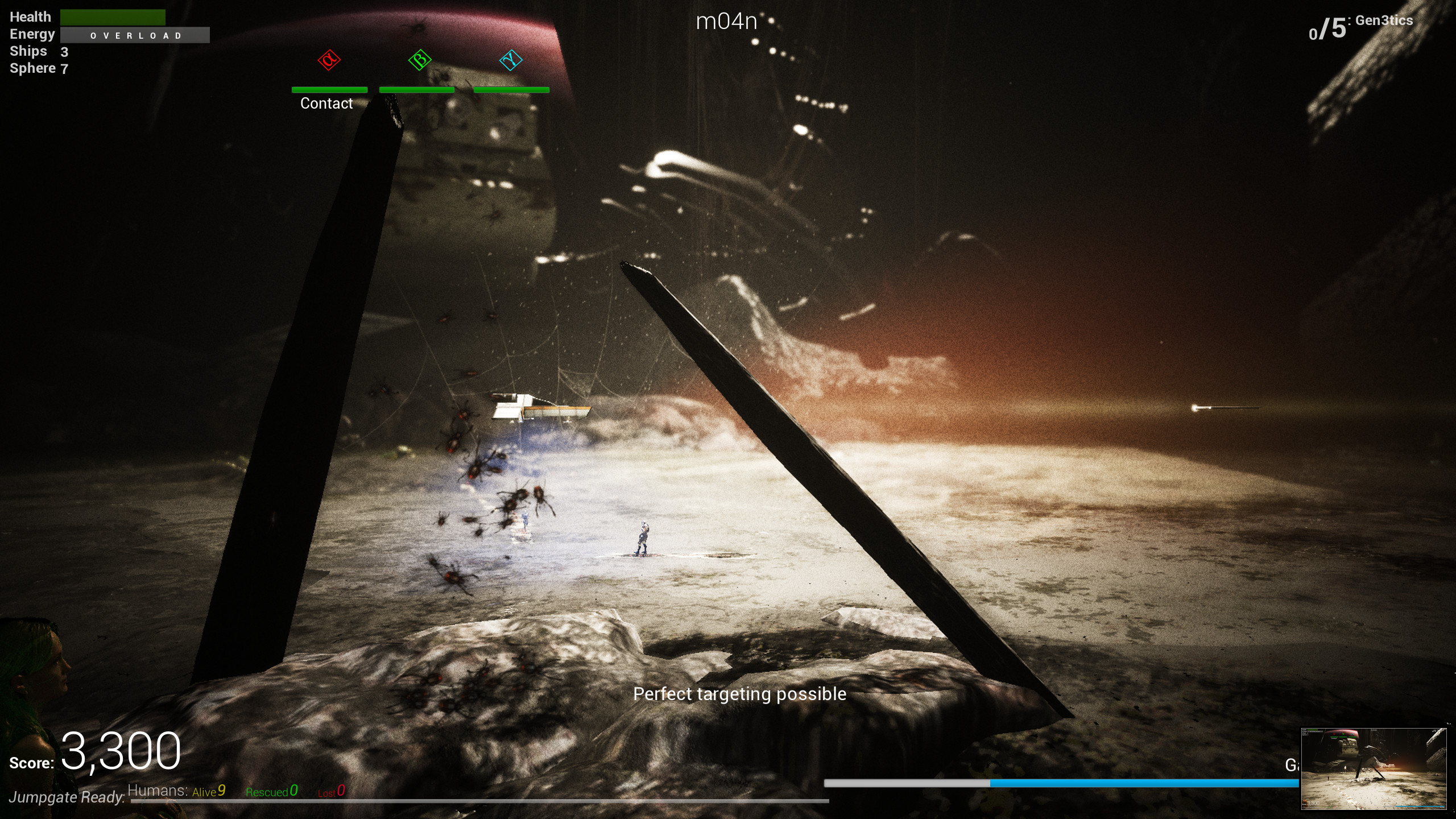The image size is (1456, 819).
Task: Click the Perfect targeting possible message
Action: [741, 694]
